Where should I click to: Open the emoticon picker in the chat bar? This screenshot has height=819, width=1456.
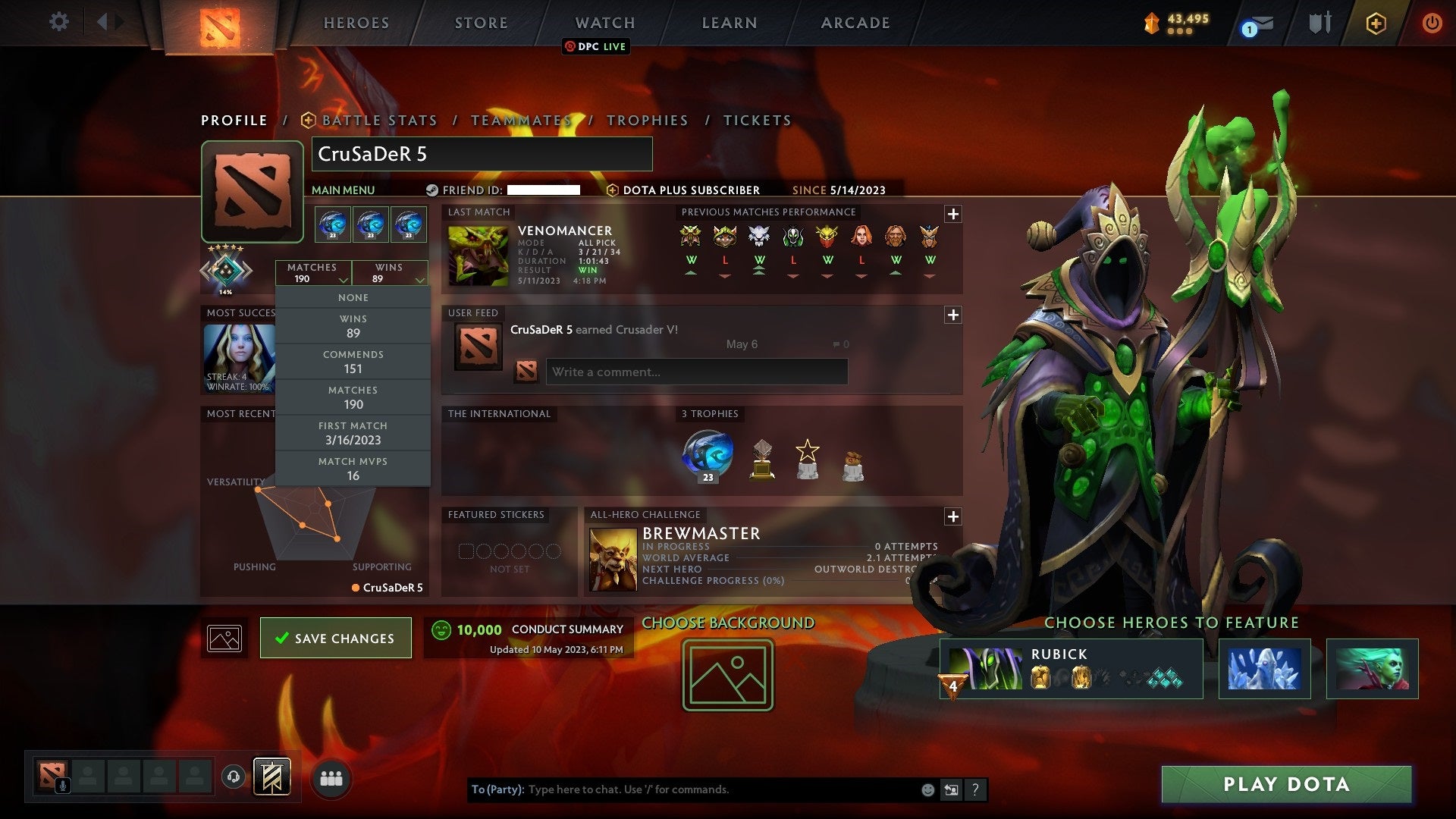927,789
